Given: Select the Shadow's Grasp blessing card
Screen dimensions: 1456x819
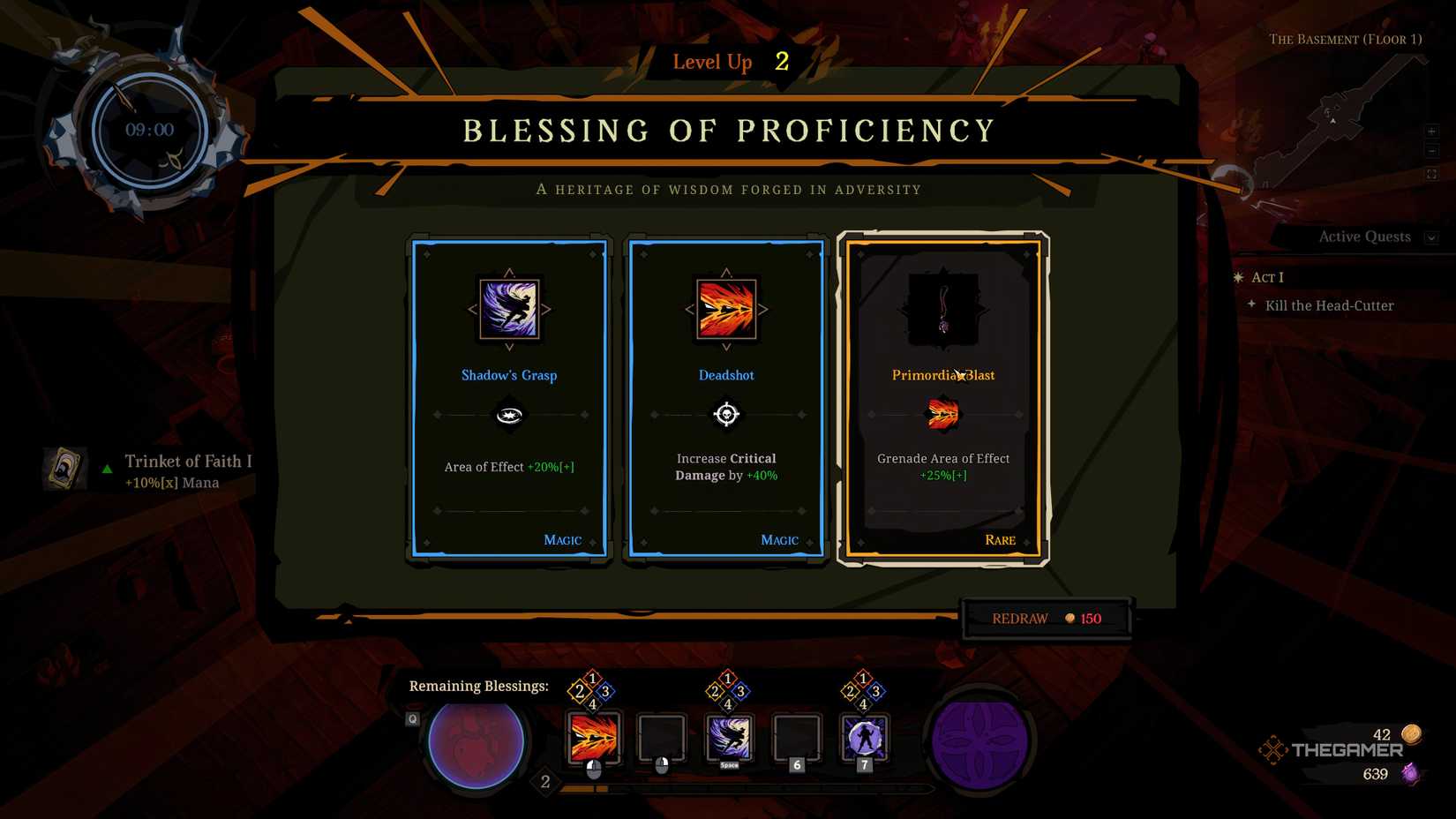Looking at the screenshot, I should point(508,397).
